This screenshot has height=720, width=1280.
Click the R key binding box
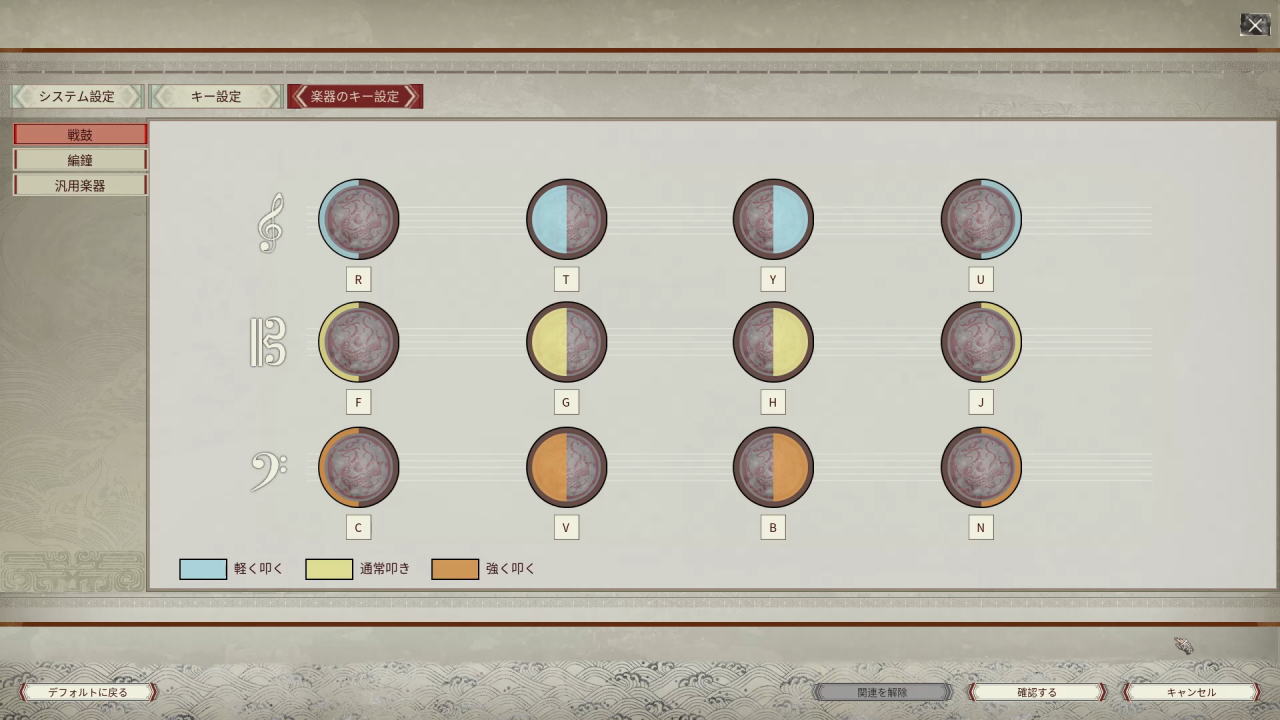click(x=358, y=280)
